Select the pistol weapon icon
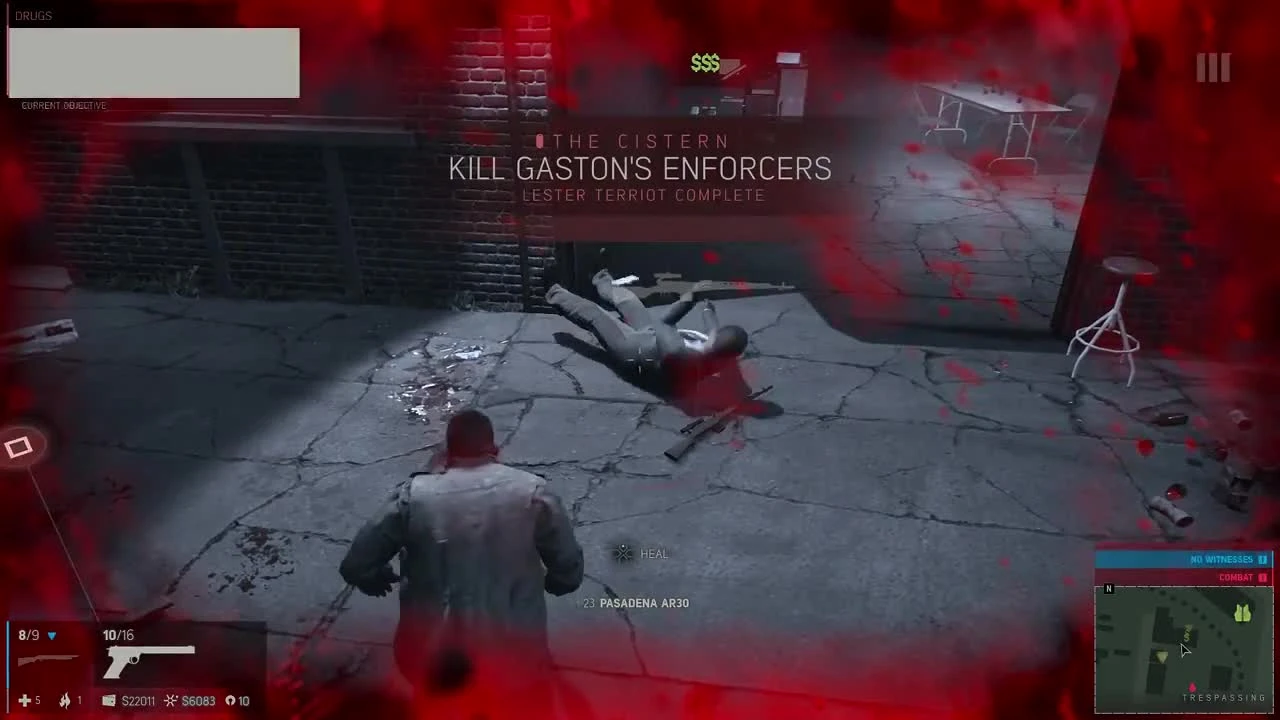This screenshot has height=720, width=1280. [x=148, y=660]
